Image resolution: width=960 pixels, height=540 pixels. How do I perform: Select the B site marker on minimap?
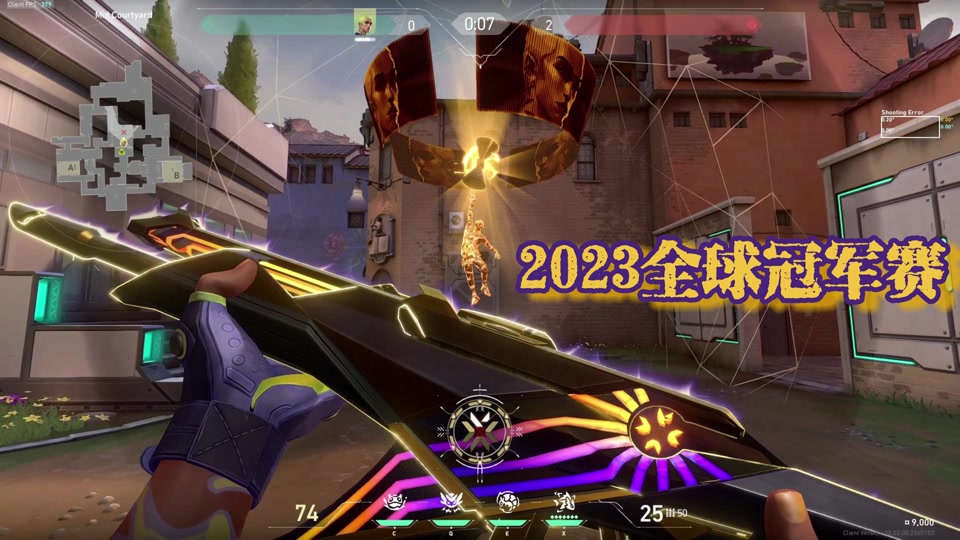[176, 174]
